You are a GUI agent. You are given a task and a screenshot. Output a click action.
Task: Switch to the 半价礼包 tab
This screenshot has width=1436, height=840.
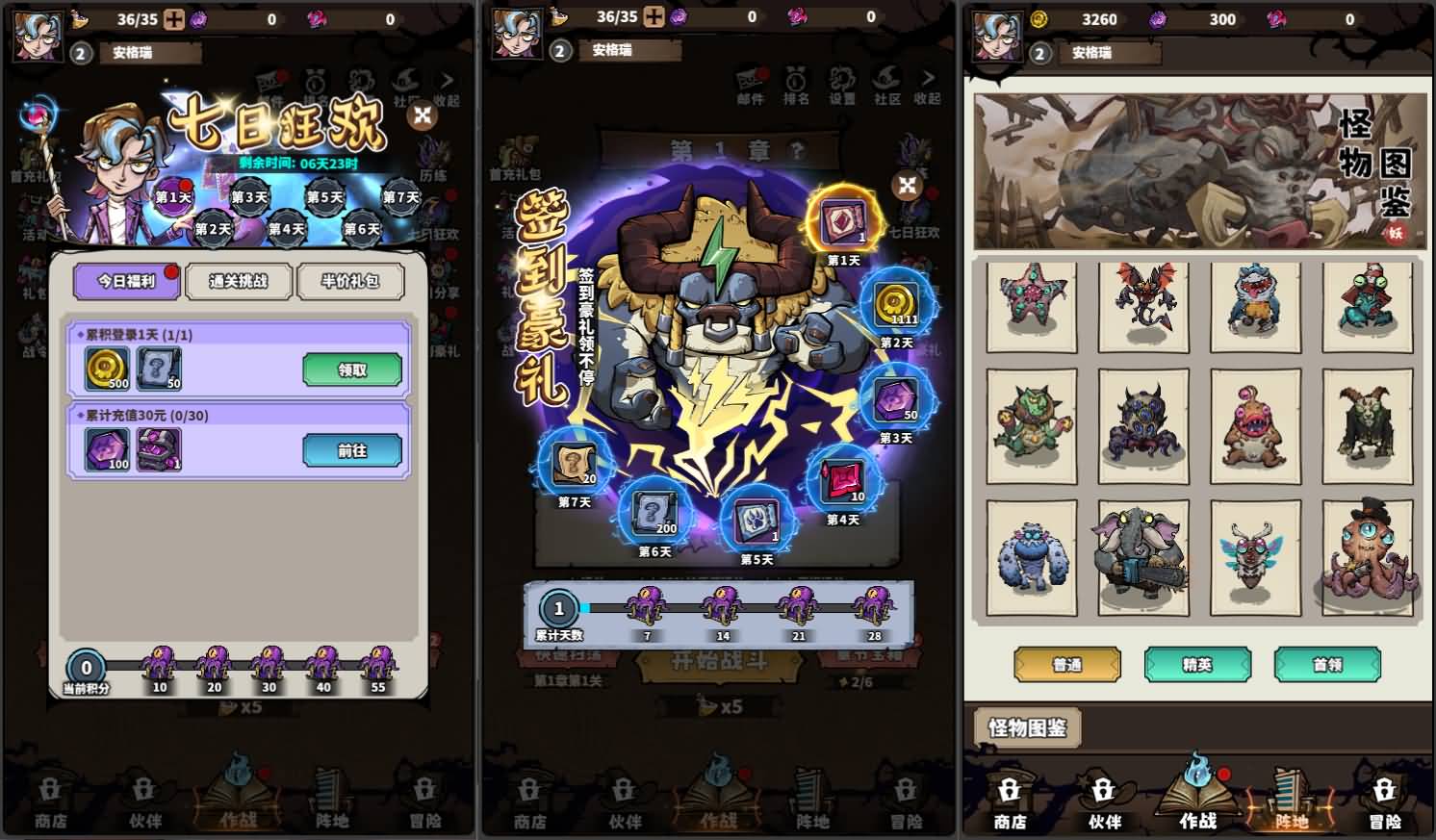point(351,282)
